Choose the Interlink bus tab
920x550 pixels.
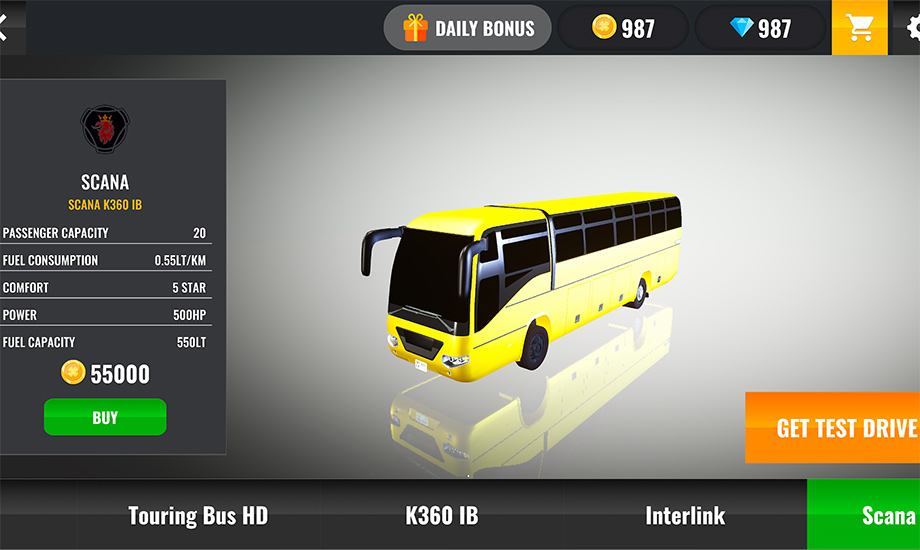(x=685, y=516)
